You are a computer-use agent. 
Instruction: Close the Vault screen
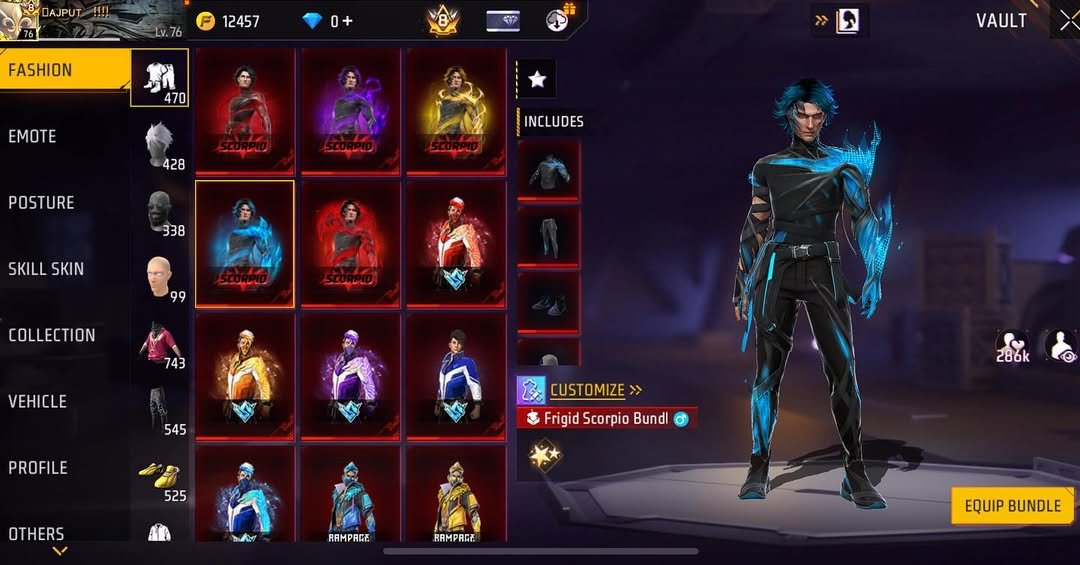tap(1067, 21)
